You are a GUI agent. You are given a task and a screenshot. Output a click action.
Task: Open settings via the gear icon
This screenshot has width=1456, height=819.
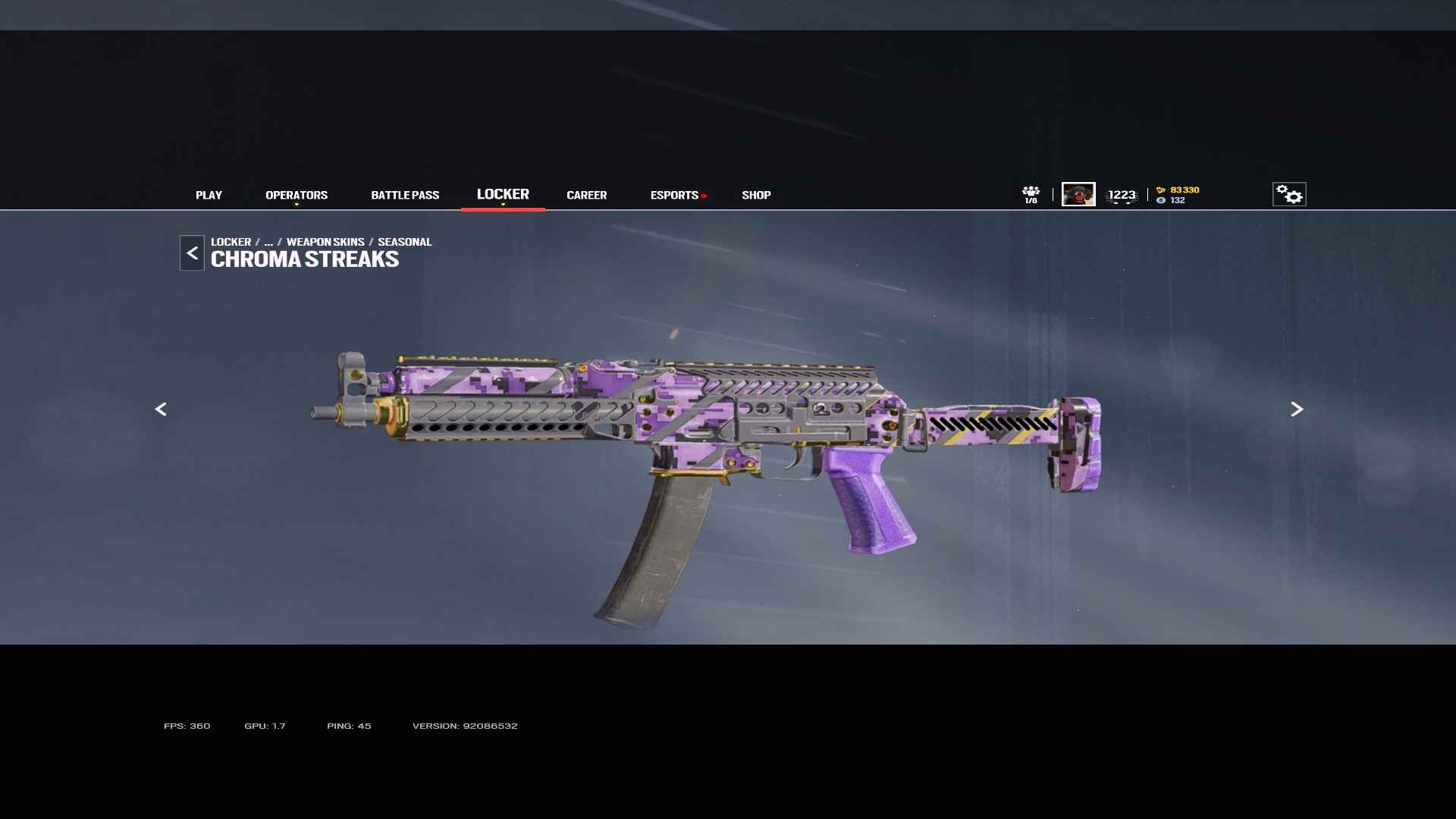click(x=1288, y=194)
